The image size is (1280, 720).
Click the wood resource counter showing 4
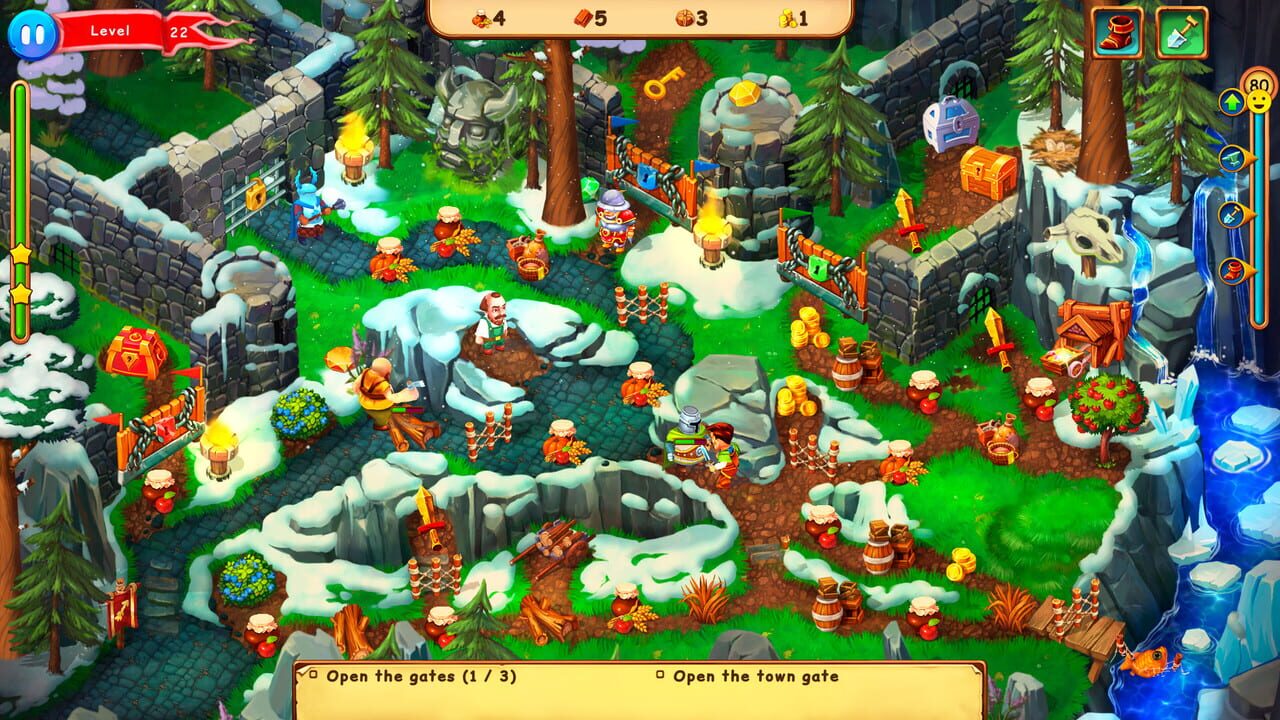(483, 17)
